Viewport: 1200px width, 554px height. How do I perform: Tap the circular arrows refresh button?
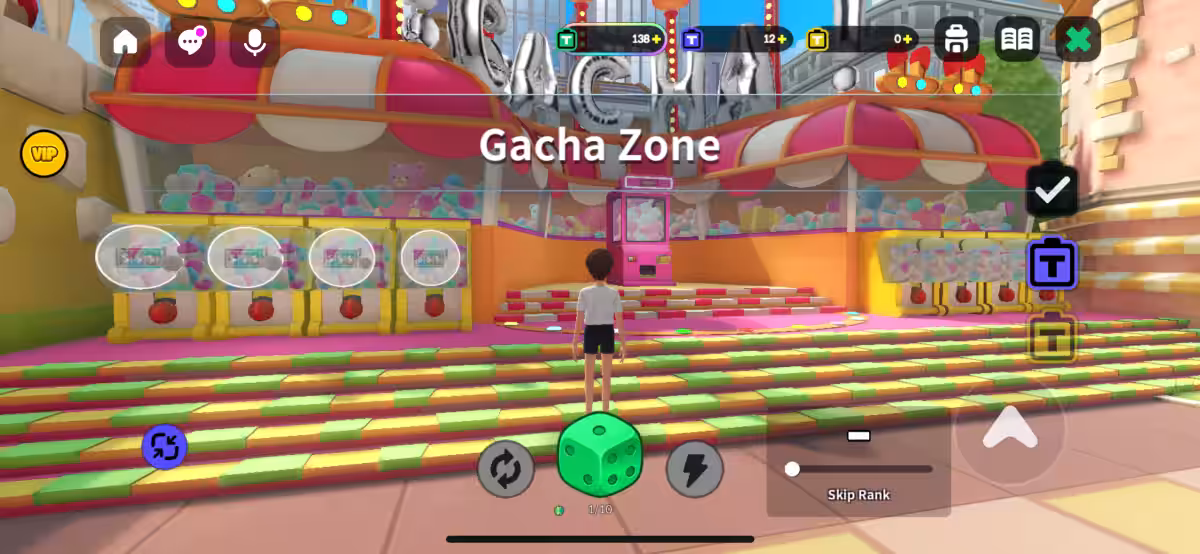pos(505,469)
